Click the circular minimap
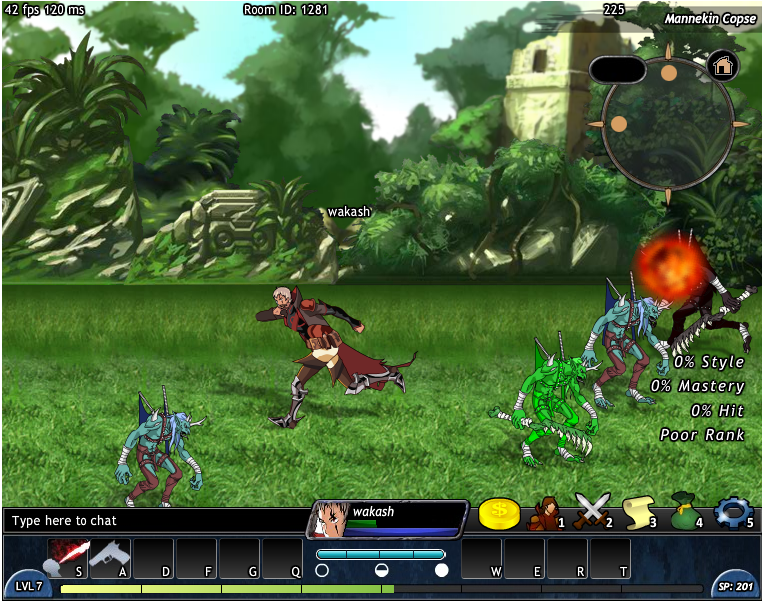The height and width of the screenshot is (602, 763). (x=667, y=124)
